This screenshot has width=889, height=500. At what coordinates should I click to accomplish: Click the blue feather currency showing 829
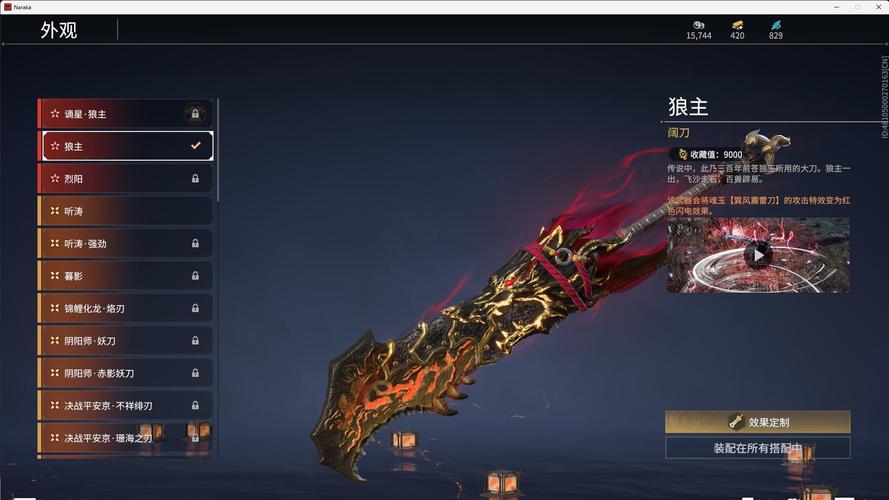click(776, 29)
